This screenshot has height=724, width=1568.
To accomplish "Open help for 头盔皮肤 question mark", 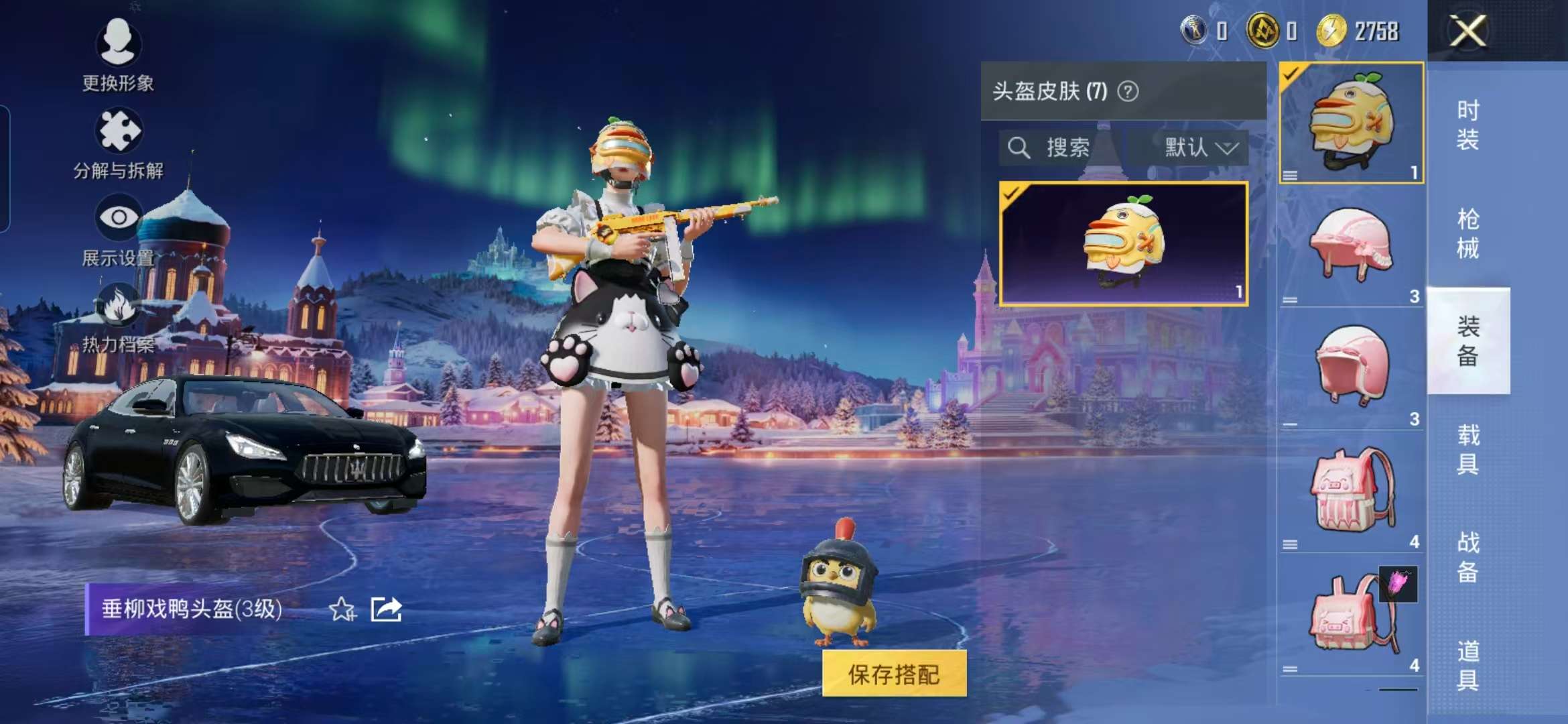I will click(x=1128, y=91).
